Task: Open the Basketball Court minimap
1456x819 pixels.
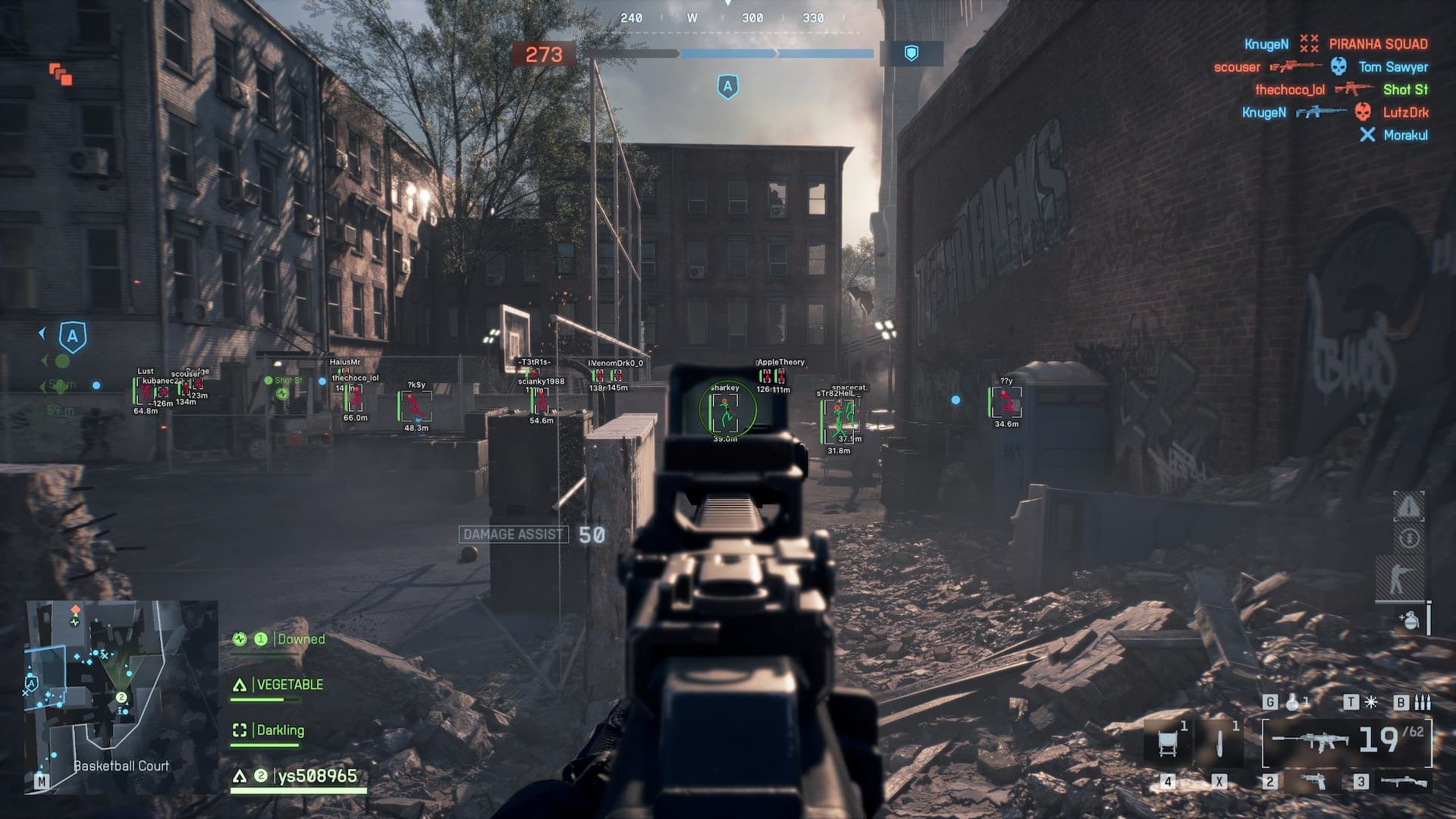Action: (x=121, y=696)
